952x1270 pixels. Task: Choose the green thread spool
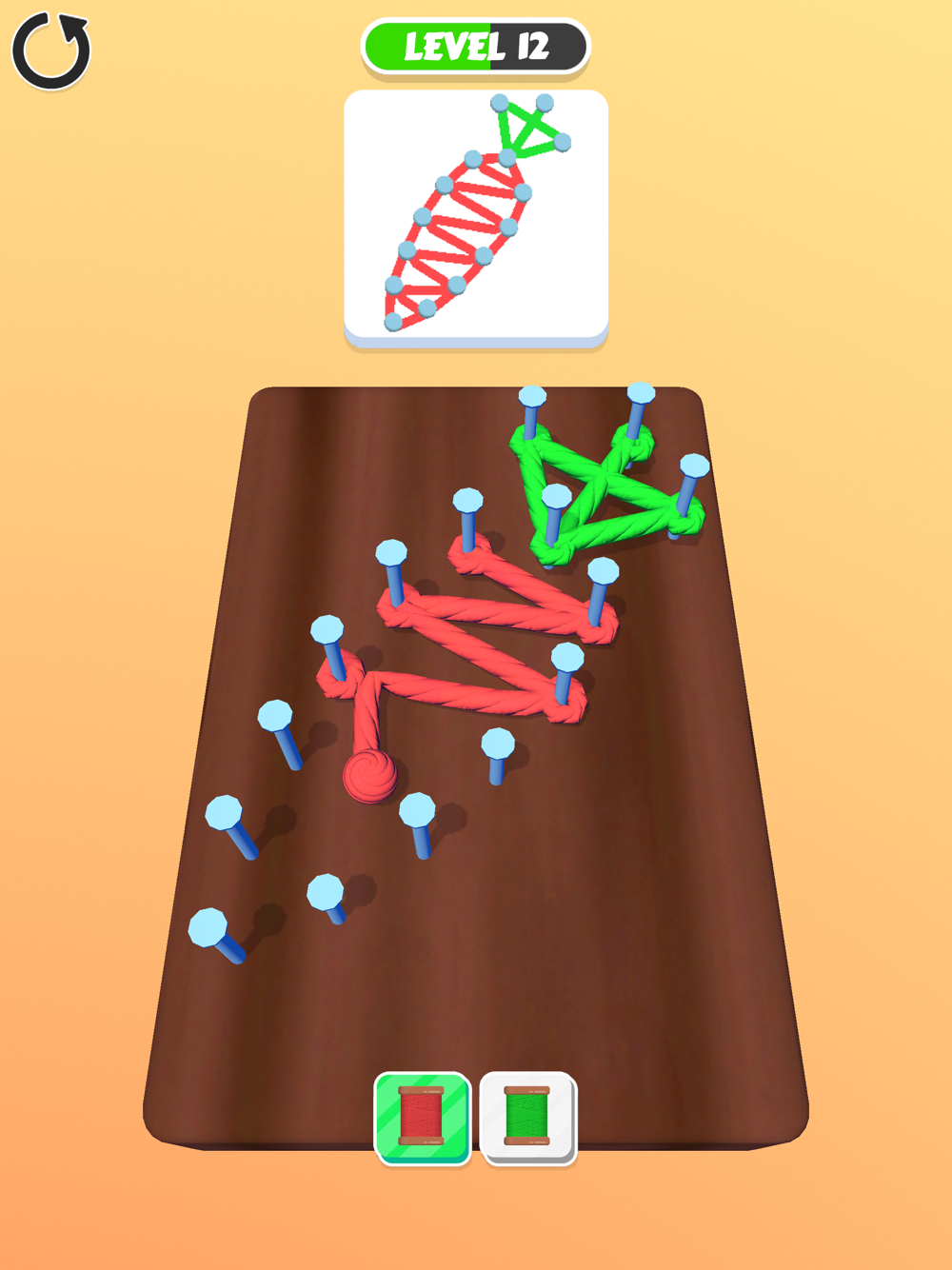527,1117
